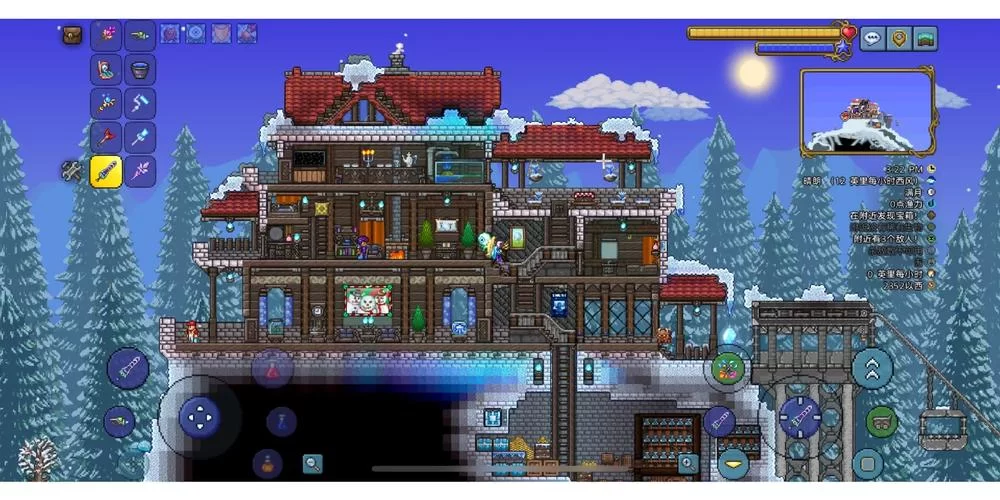
Task: Tap the movement joystick d-pad
Action: [x=199, y=416]
